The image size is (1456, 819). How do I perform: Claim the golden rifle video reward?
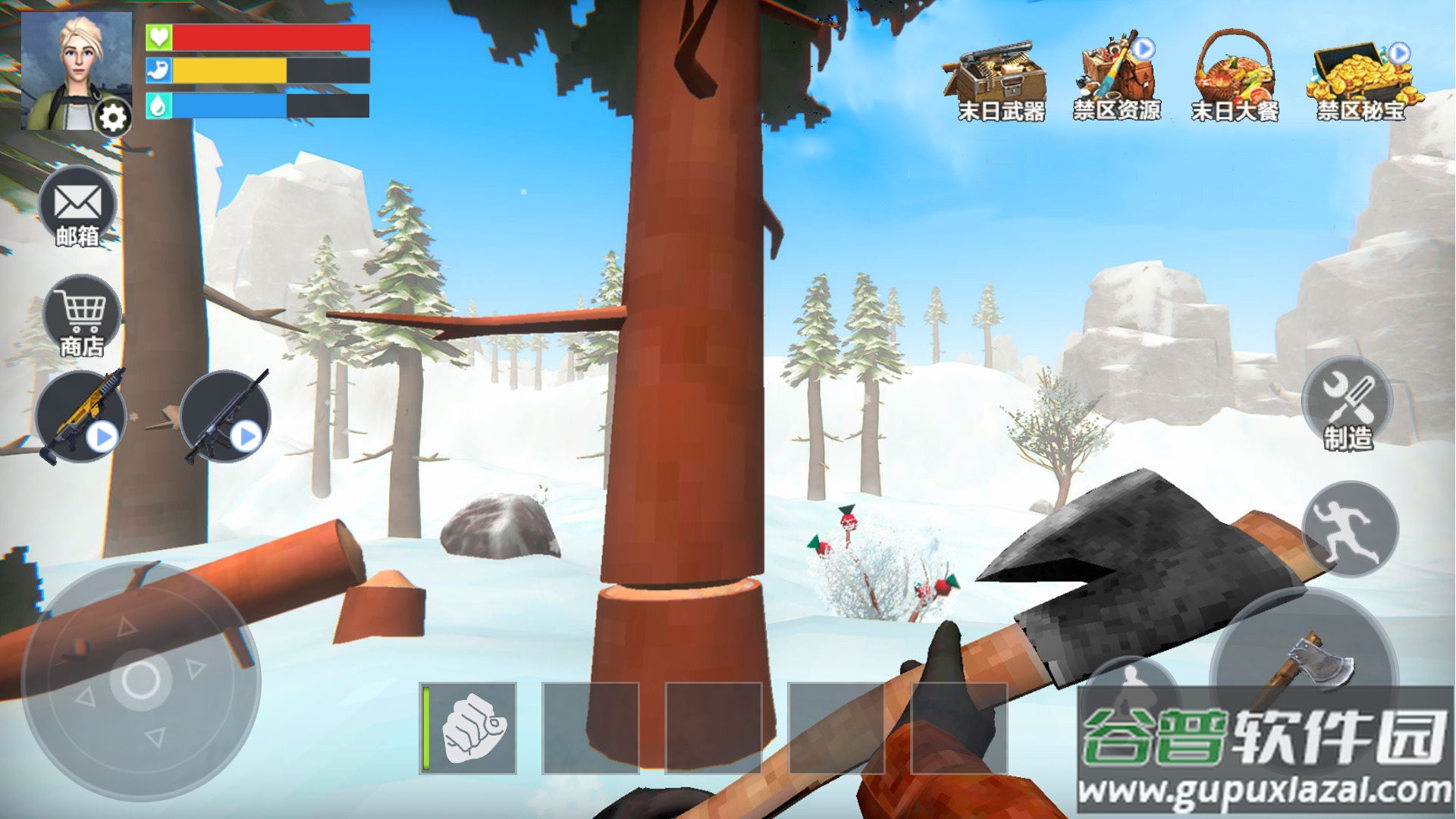(x=80, y=416)
